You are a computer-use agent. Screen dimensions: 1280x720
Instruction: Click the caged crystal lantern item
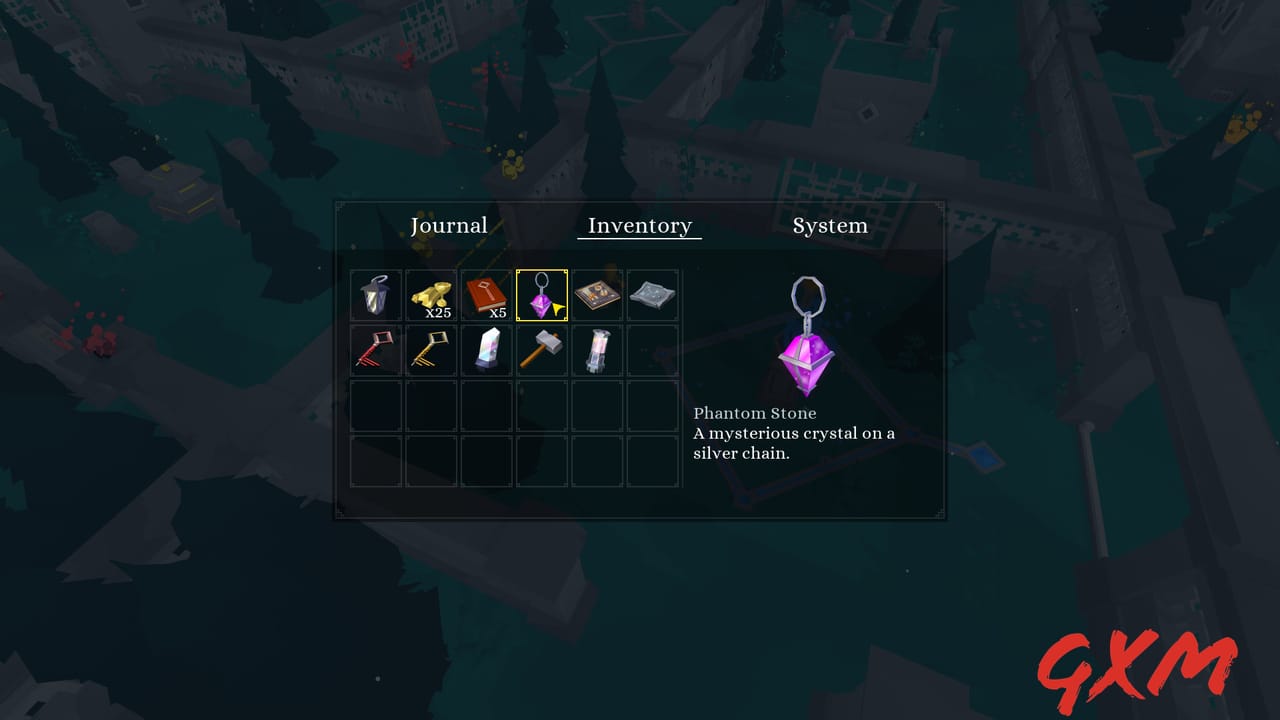pos(597,349)
